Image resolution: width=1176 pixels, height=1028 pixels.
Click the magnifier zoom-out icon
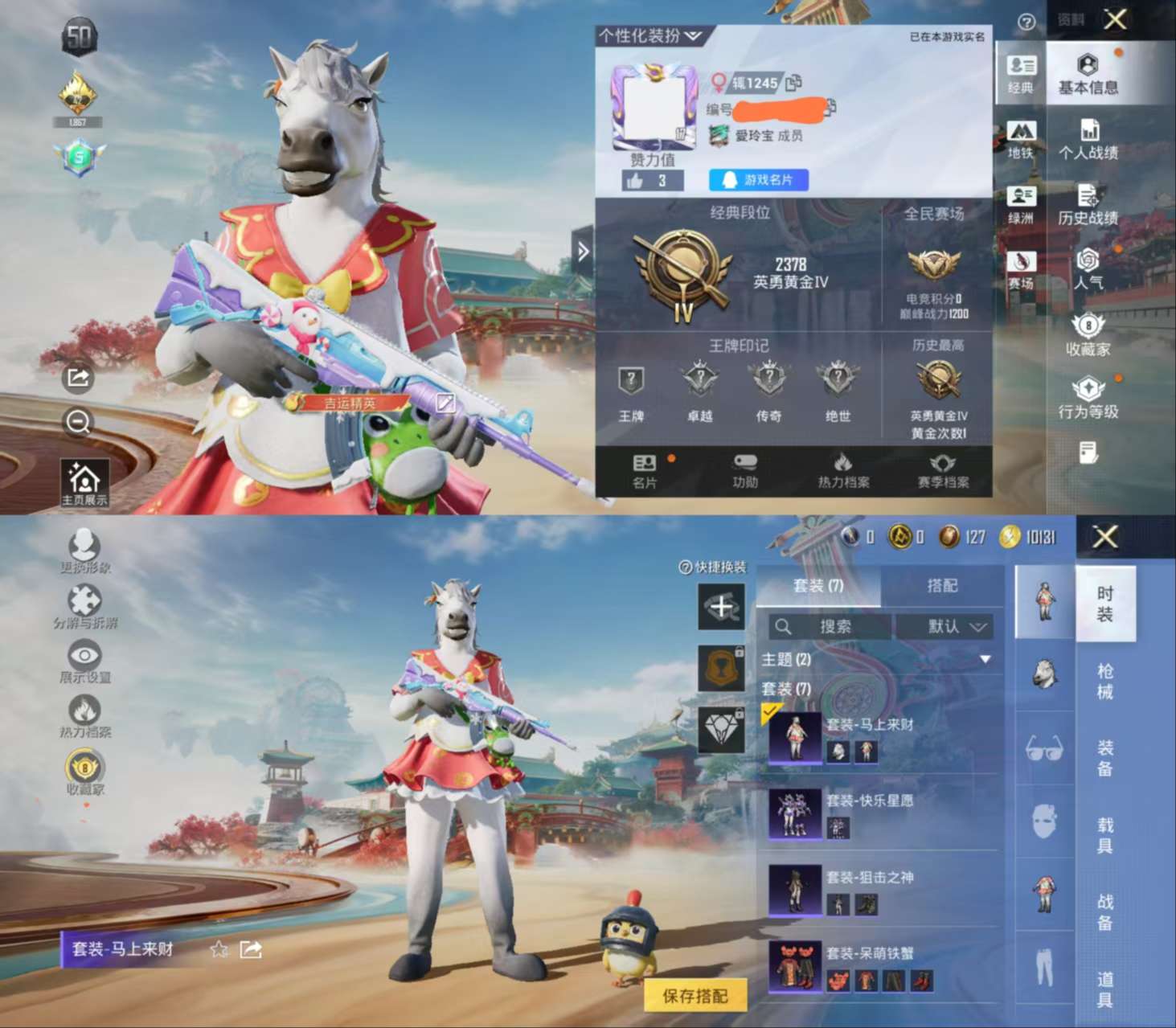click(78, 421)
